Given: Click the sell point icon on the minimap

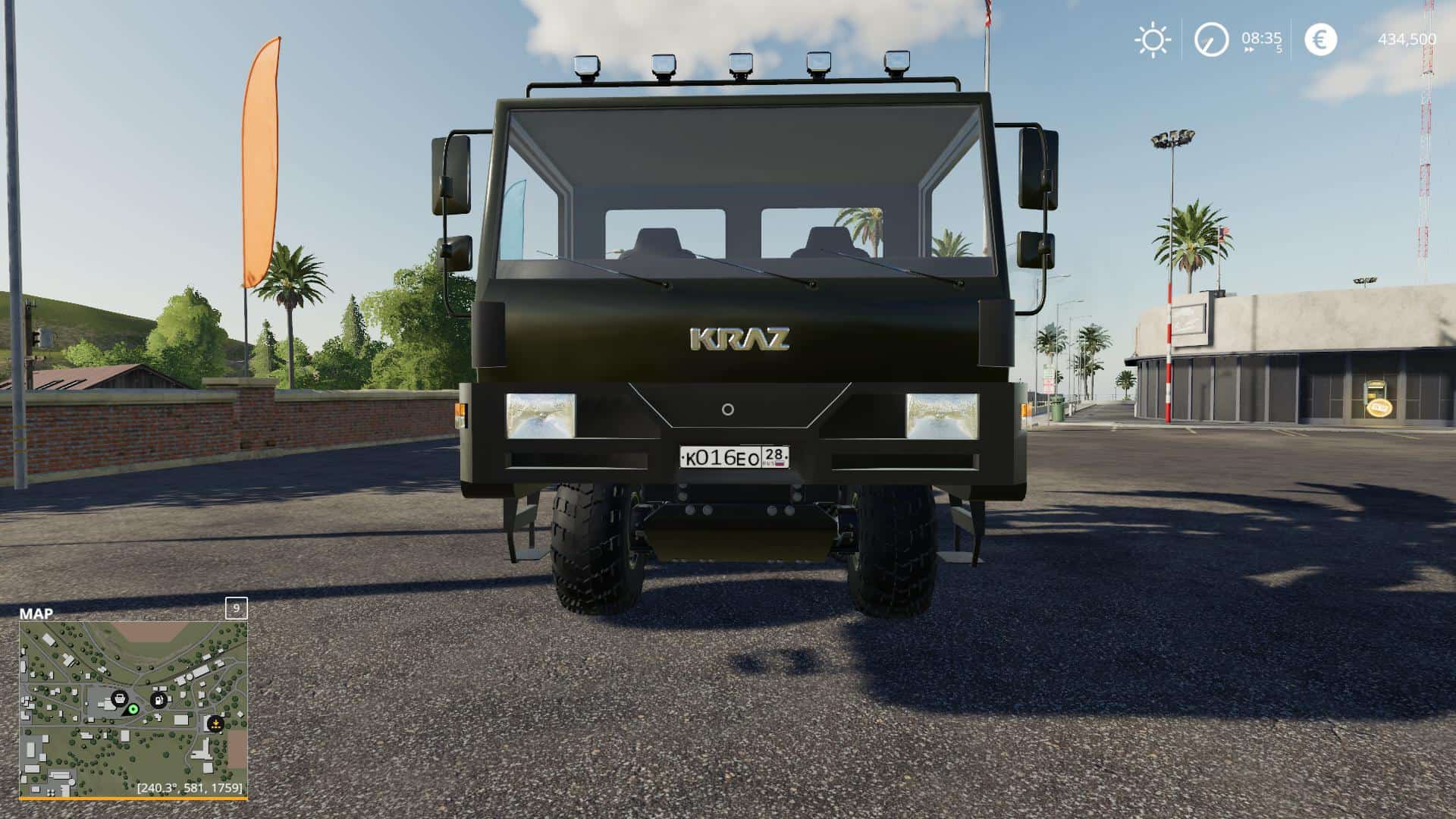Looking at the screenshot, I should coord(216,724).
